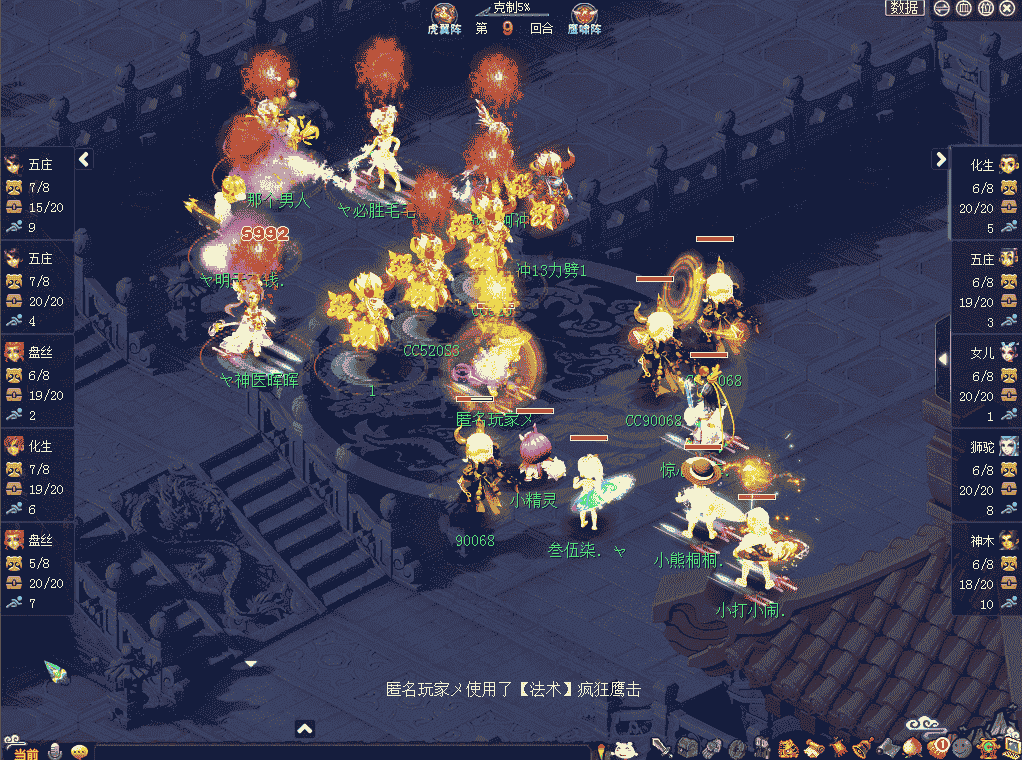Collapse the left team panel arrow
This screenshot has height=760, width=1022.
(x=84, y=159)
